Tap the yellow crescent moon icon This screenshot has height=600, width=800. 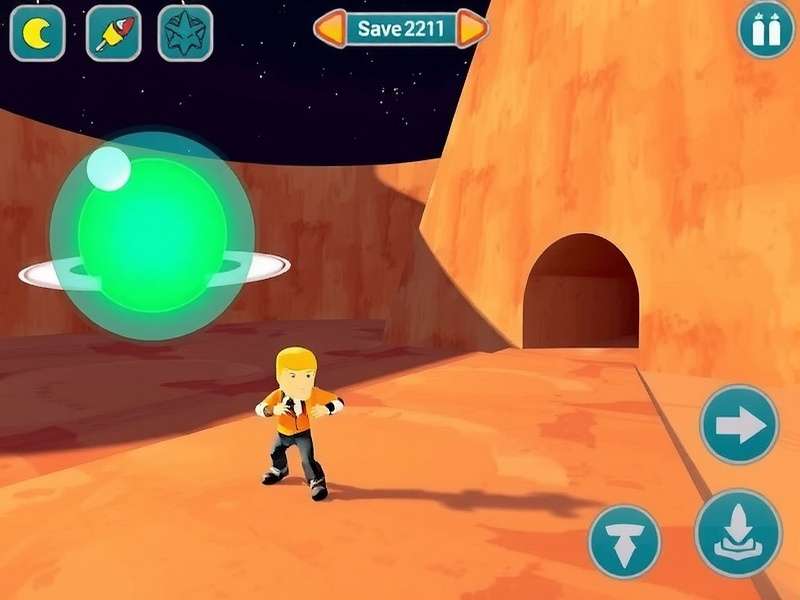click(x=37, y=33)
